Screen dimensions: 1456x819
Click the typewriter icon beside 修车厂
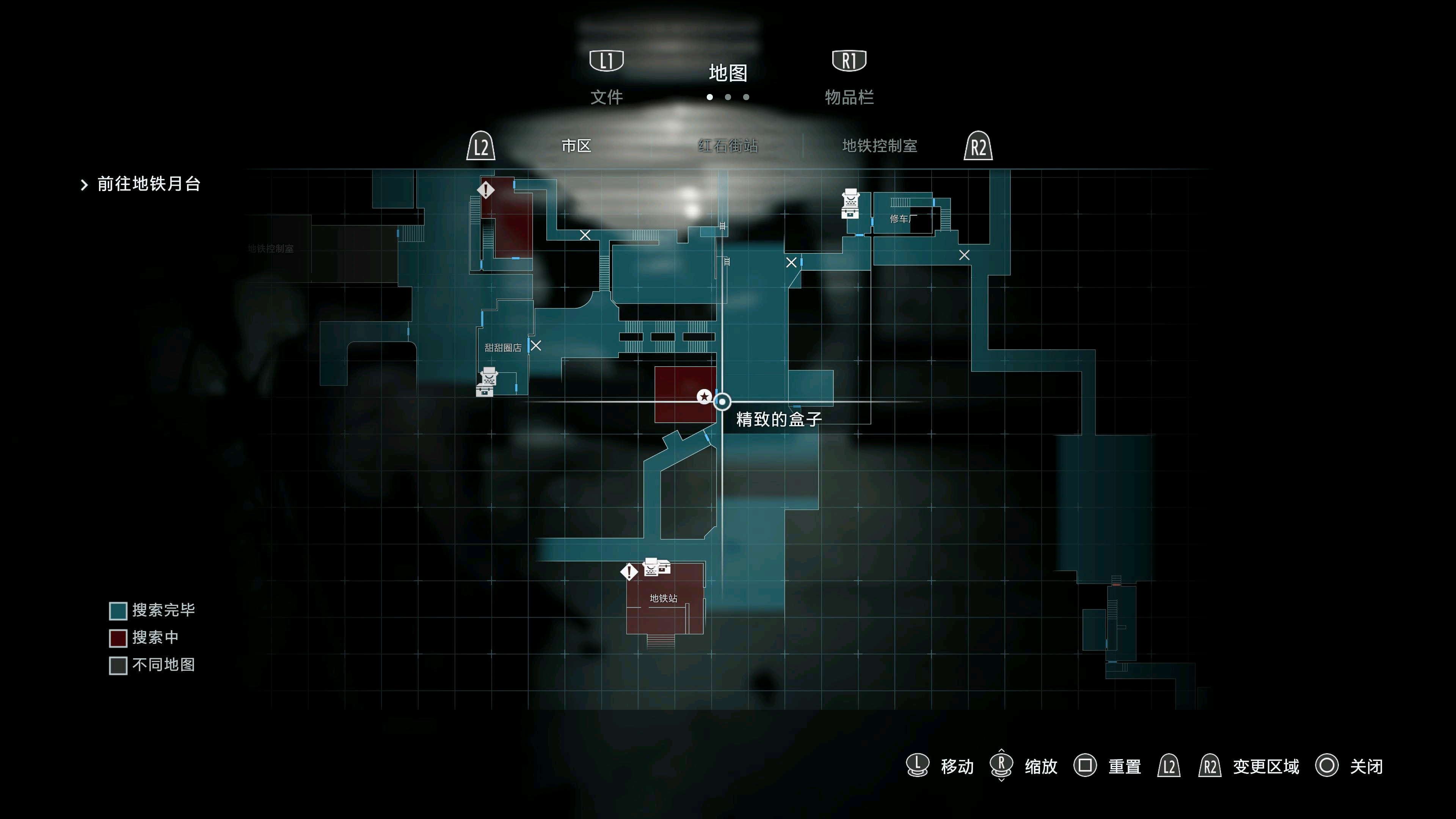pyautogui.click(x=850, y=204)
